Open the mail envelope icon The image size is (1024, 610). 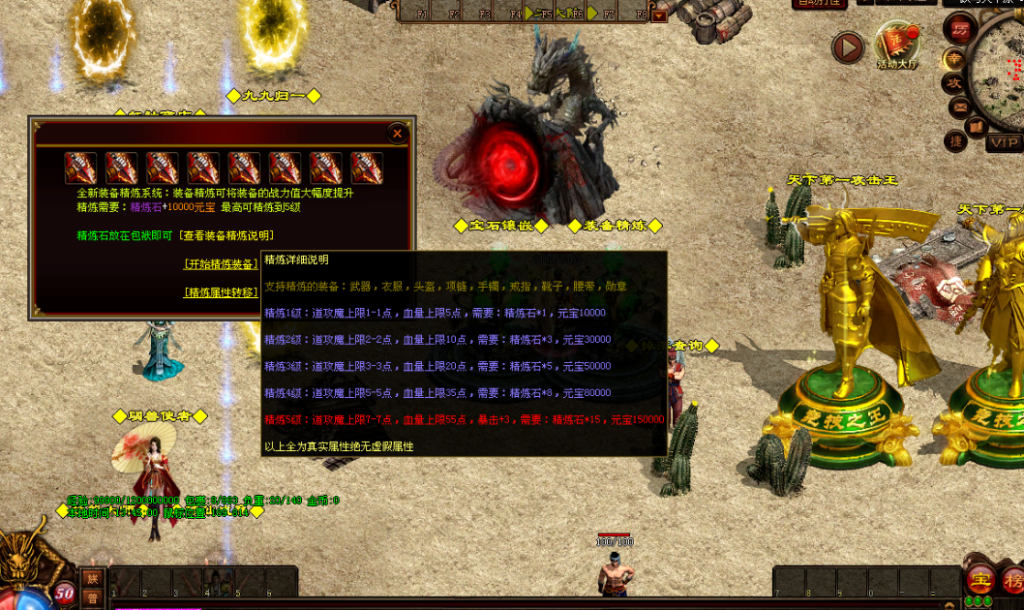[x=958, y=106]
